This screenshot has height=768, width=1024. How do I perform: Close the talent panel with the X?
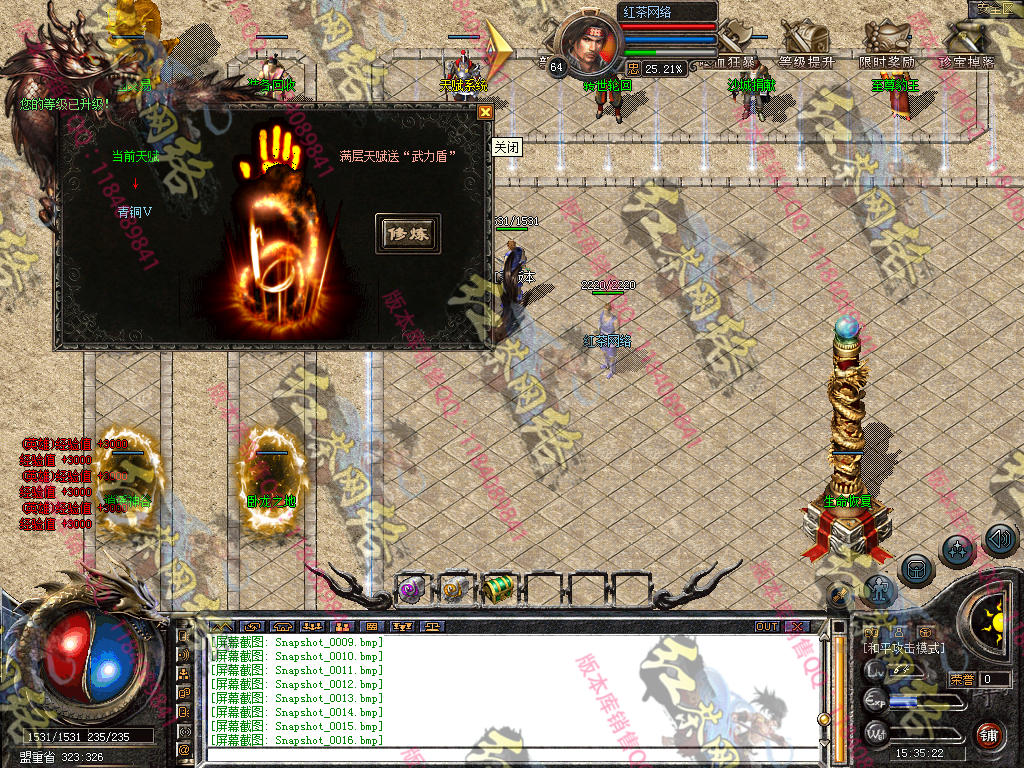pyautogui.click(x=485, y=112)
